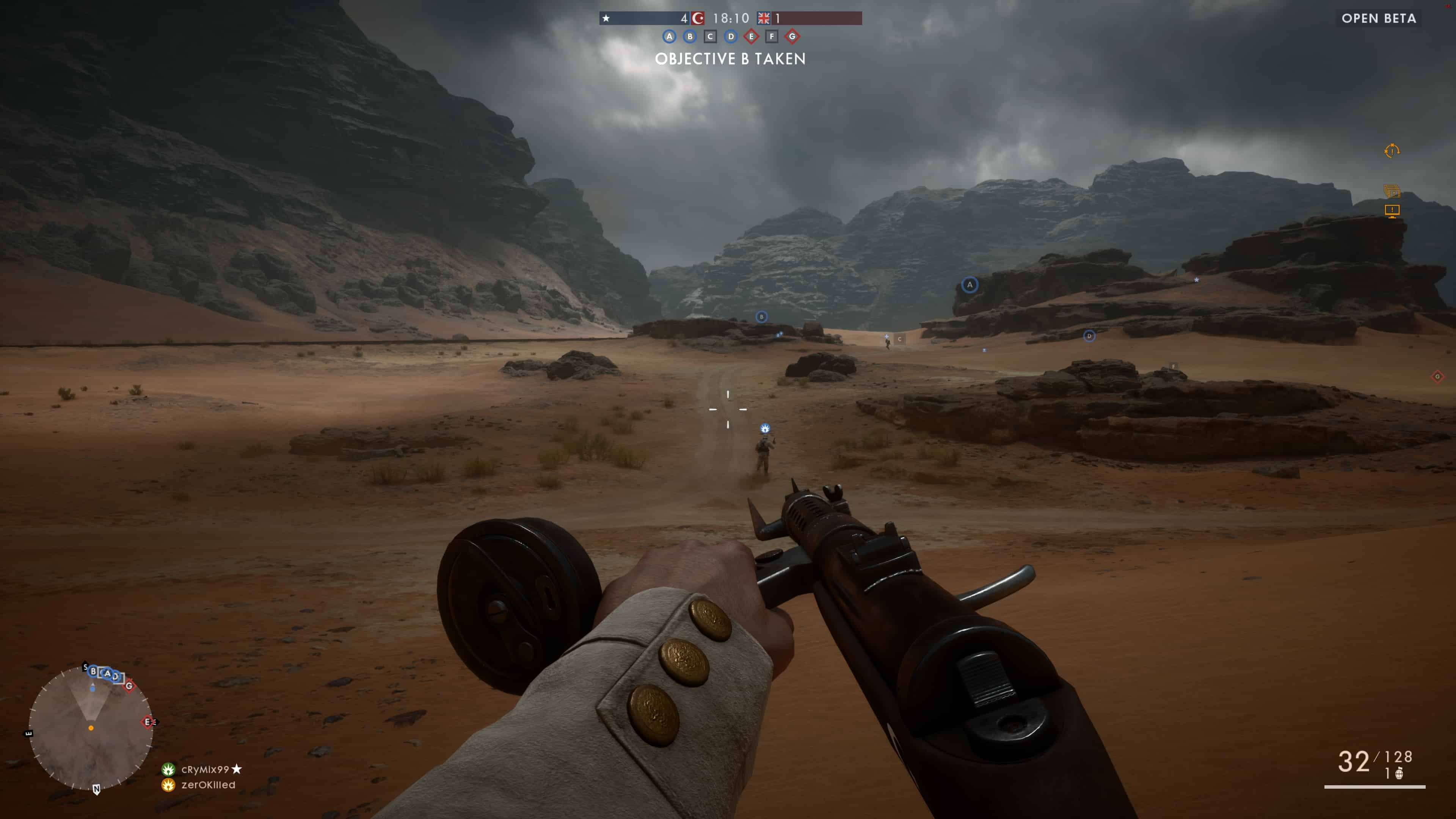Click the orange circular clock warning icon

tap(1392, 151)
